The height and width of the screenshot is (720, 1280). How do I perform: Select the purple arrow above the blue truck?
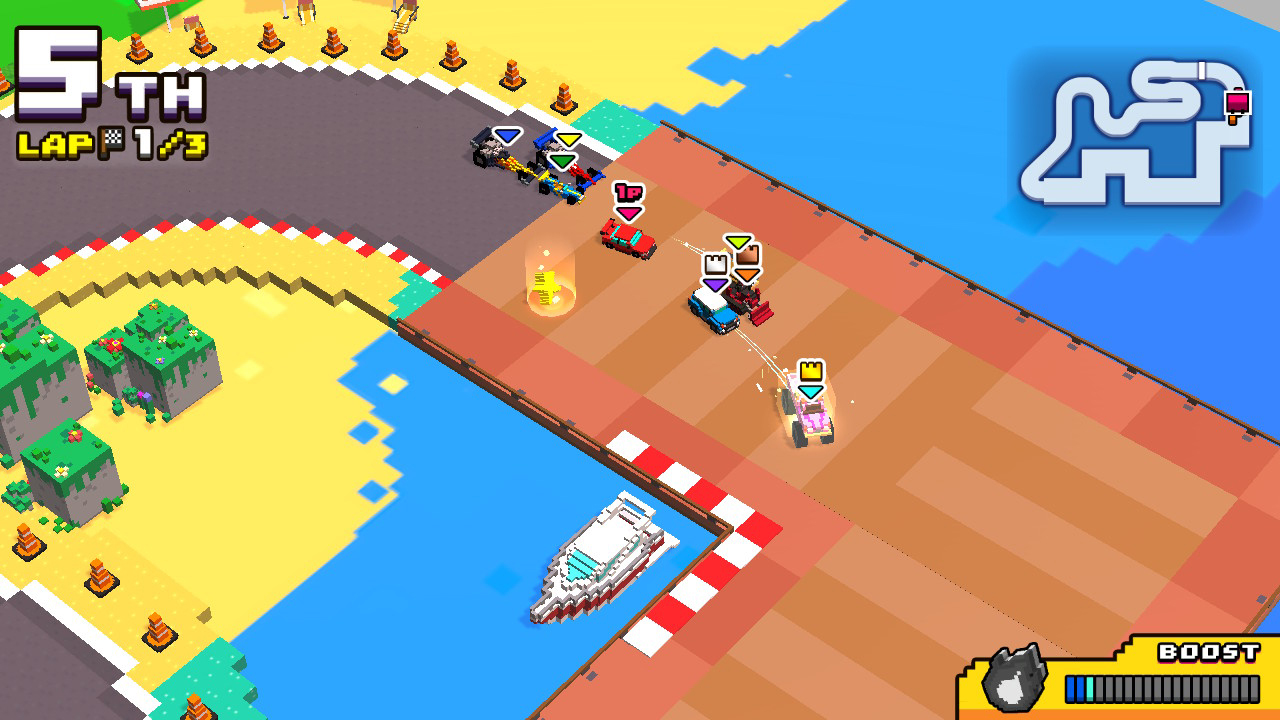714,285
